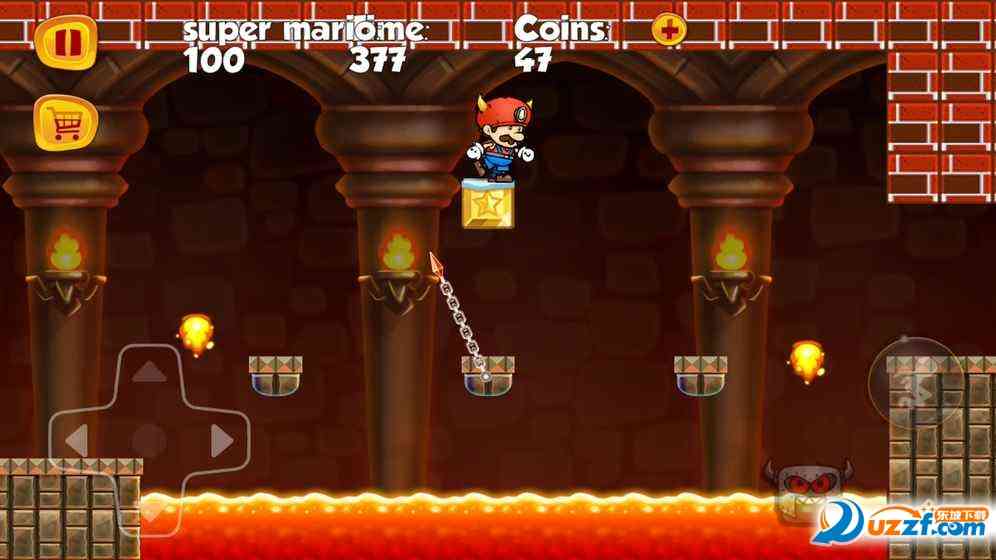Pause the game with the orange button

(66, 43)
